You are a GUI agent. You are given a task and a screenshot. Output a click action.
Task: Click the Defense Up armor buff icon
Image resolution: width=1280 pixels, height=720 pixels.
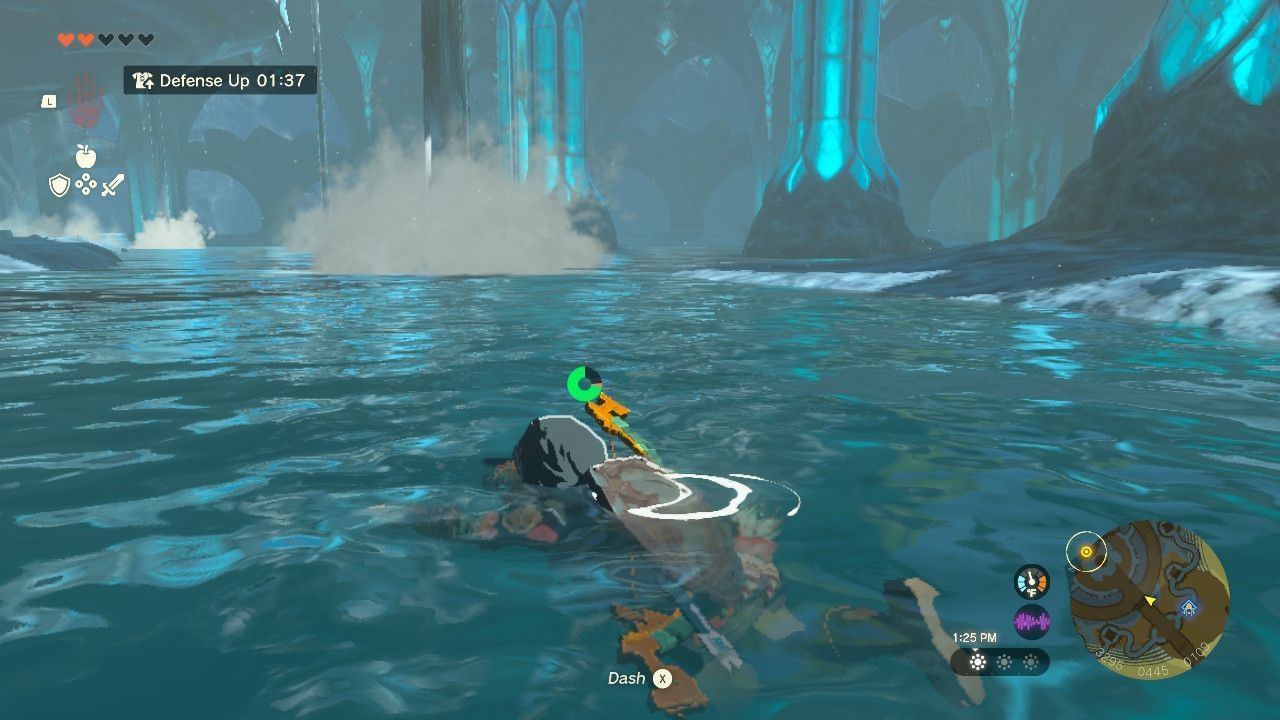point(144,81)
